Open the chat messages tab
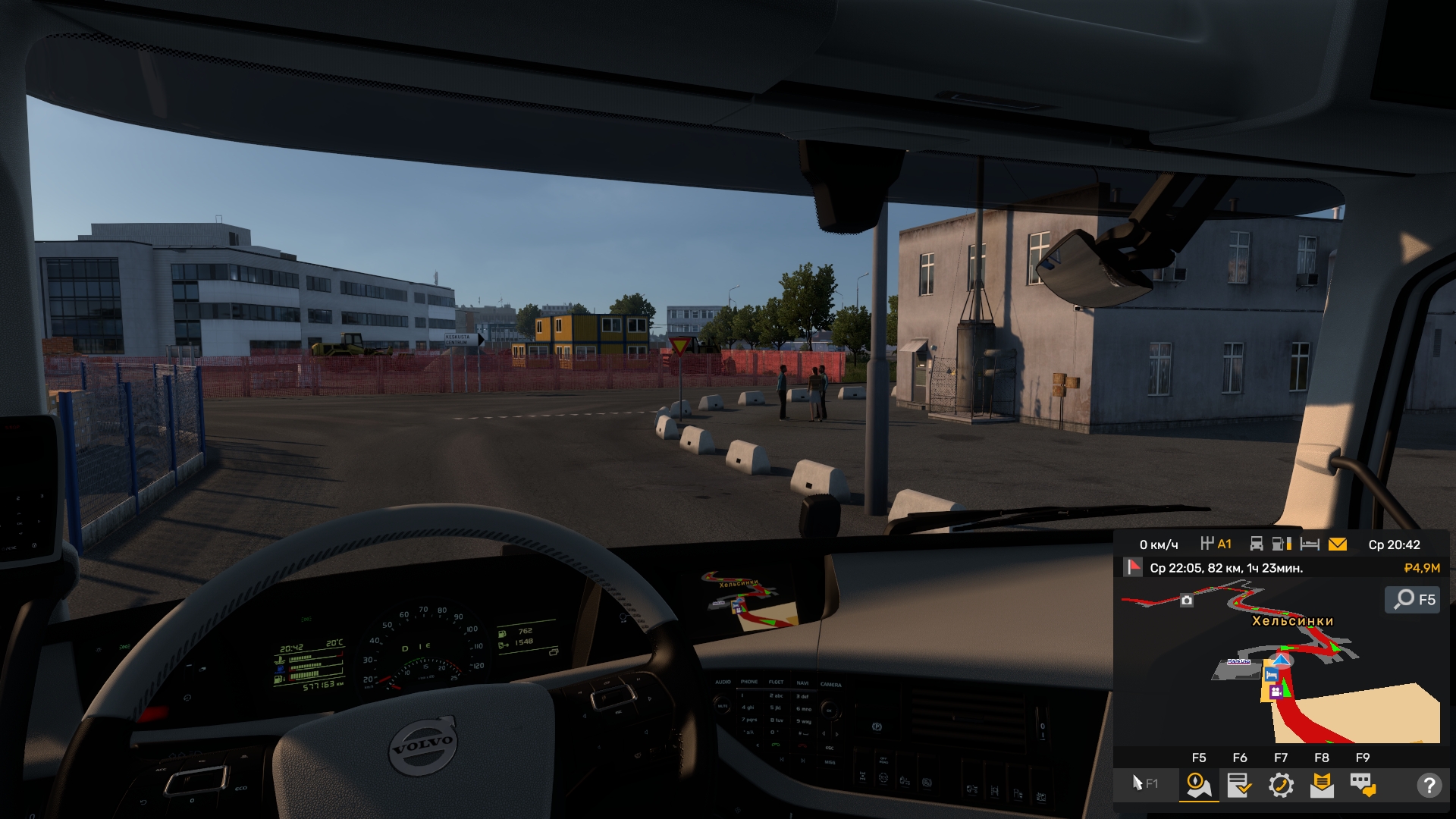This screenshot has height=819, width=1456. coord(1363,785)
